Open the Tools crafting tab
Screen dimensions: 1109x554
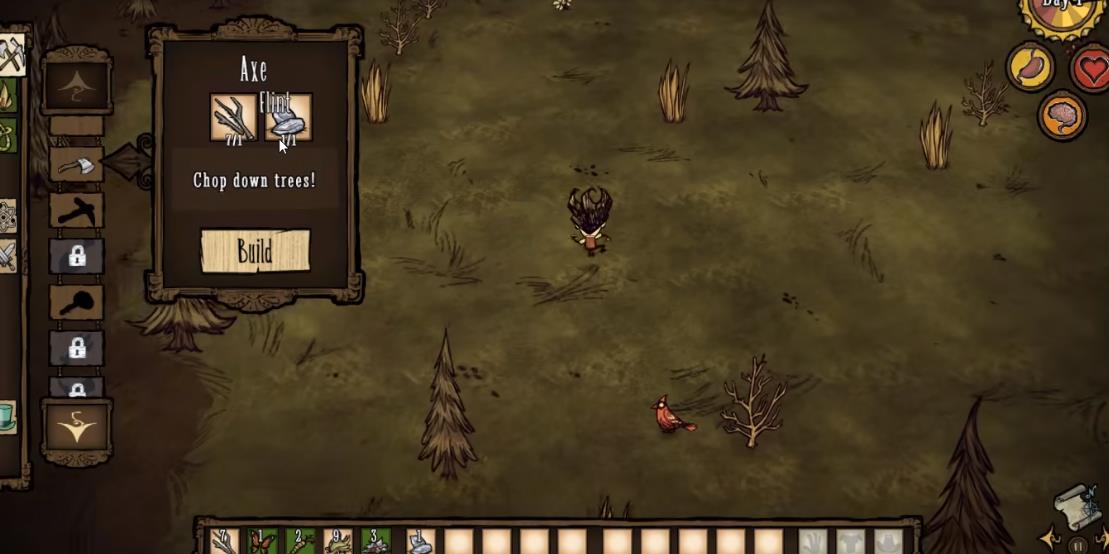coord(12,55)
